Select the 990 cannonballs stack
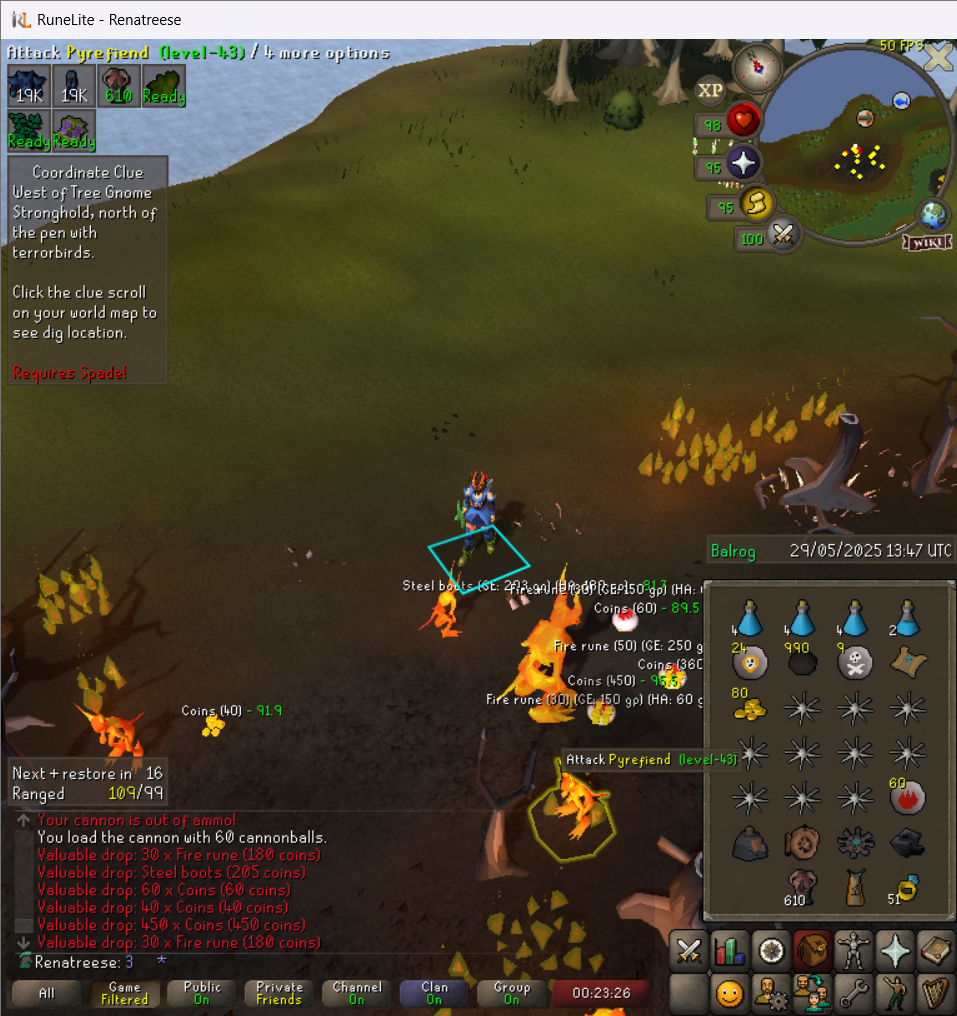Screen dimensions: 957x1016 point(801,661)
